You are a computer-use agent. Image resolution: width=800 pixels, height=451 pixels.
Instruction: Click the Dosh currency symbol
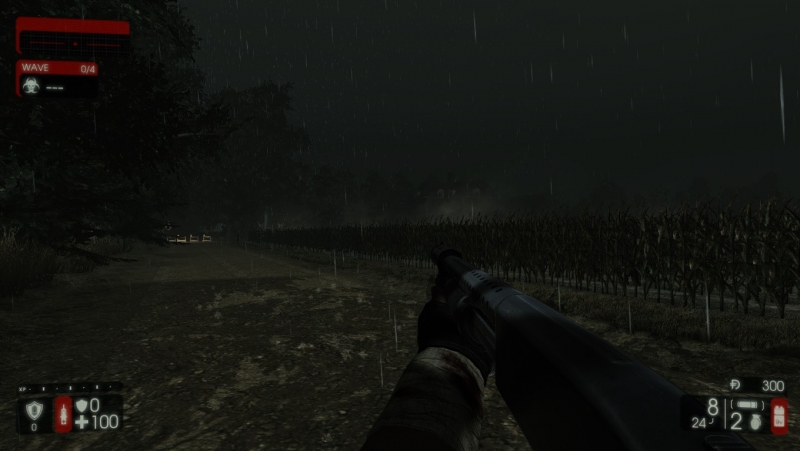click(x=735, y=384)
